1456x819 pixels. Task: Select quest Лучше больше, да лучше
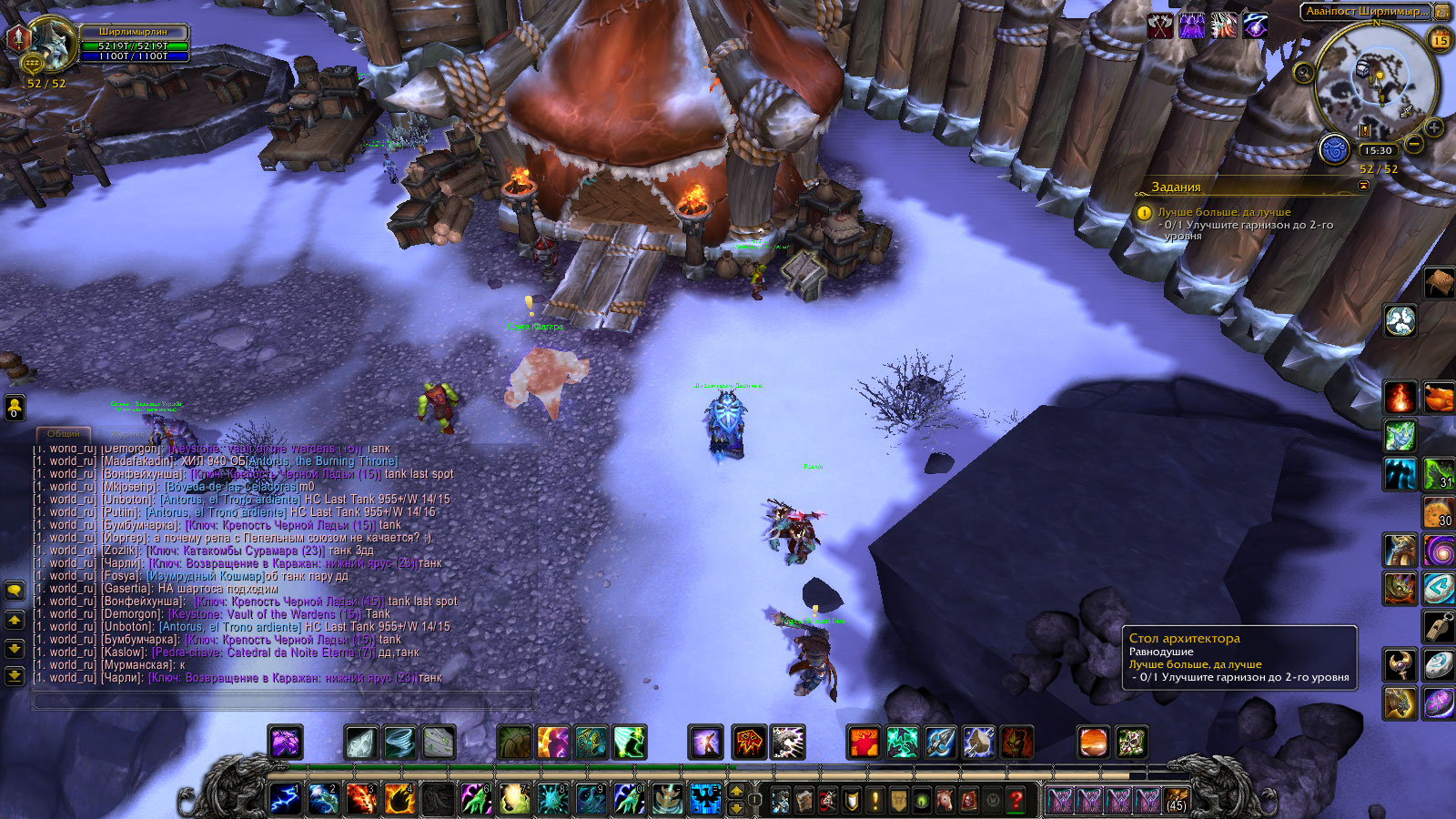[x=1224, y=212]
